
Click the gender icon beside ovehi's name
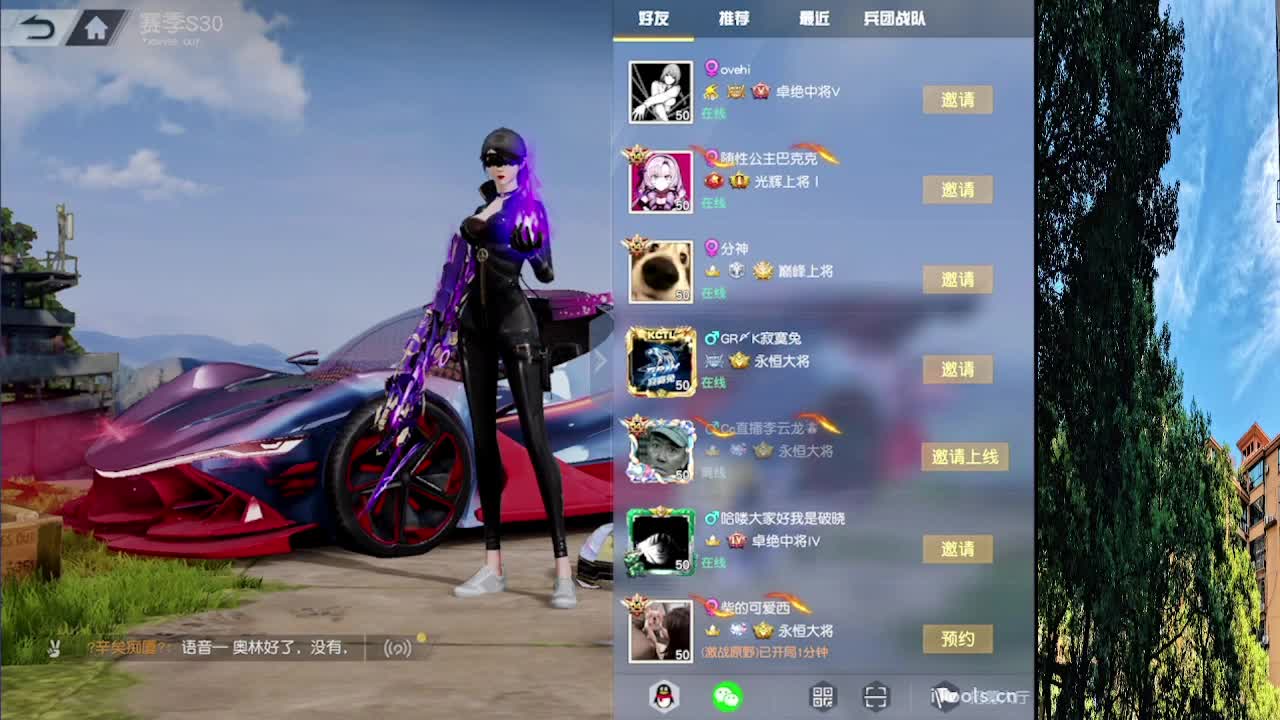click(x=712, y=66)
